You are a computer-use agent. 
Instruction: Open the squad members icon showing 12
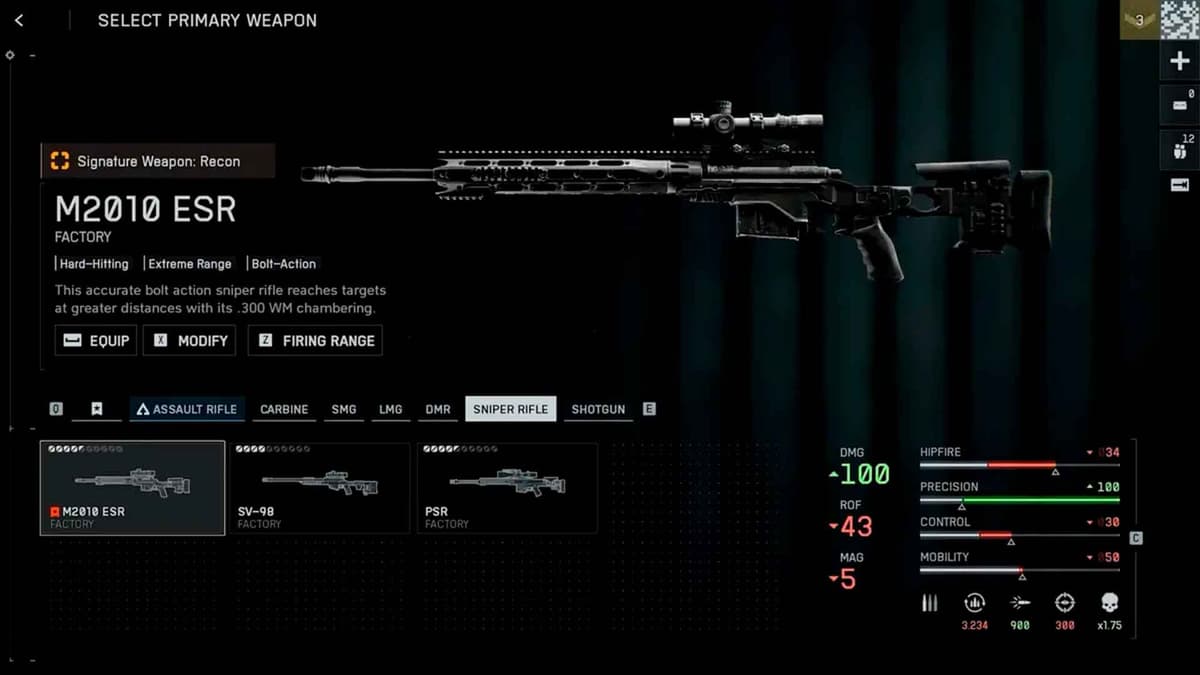pyautogui.click(x=1179, y=149)
